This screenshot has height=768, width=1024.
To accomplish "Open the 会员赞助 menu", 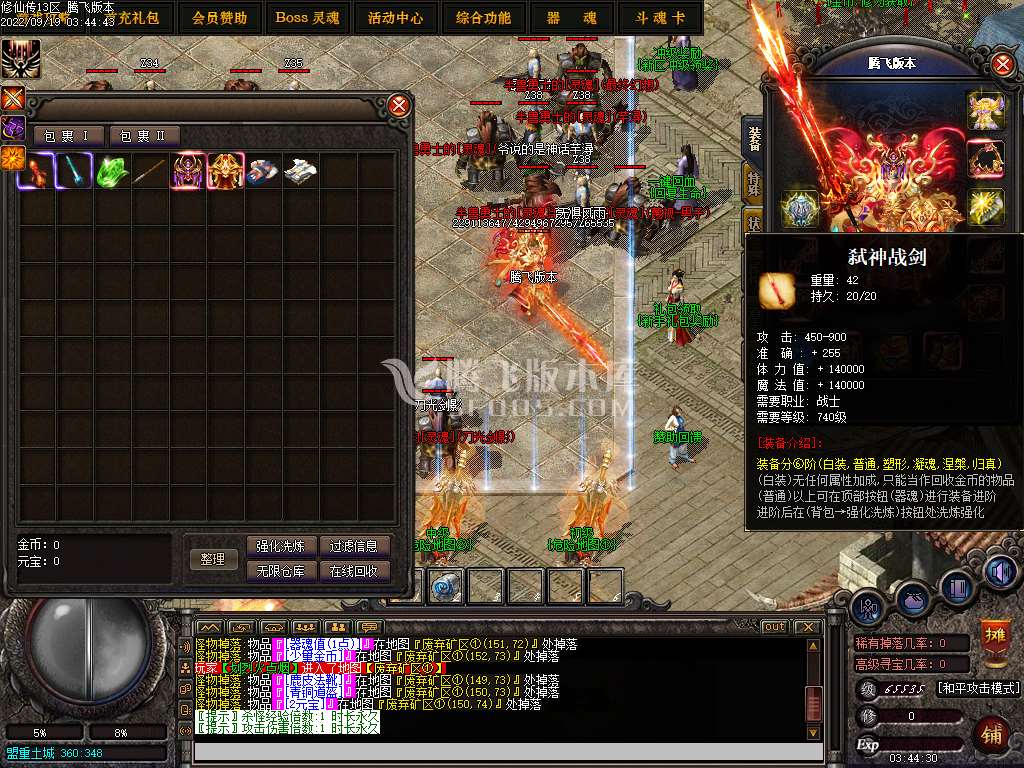I will click(219, 18).
